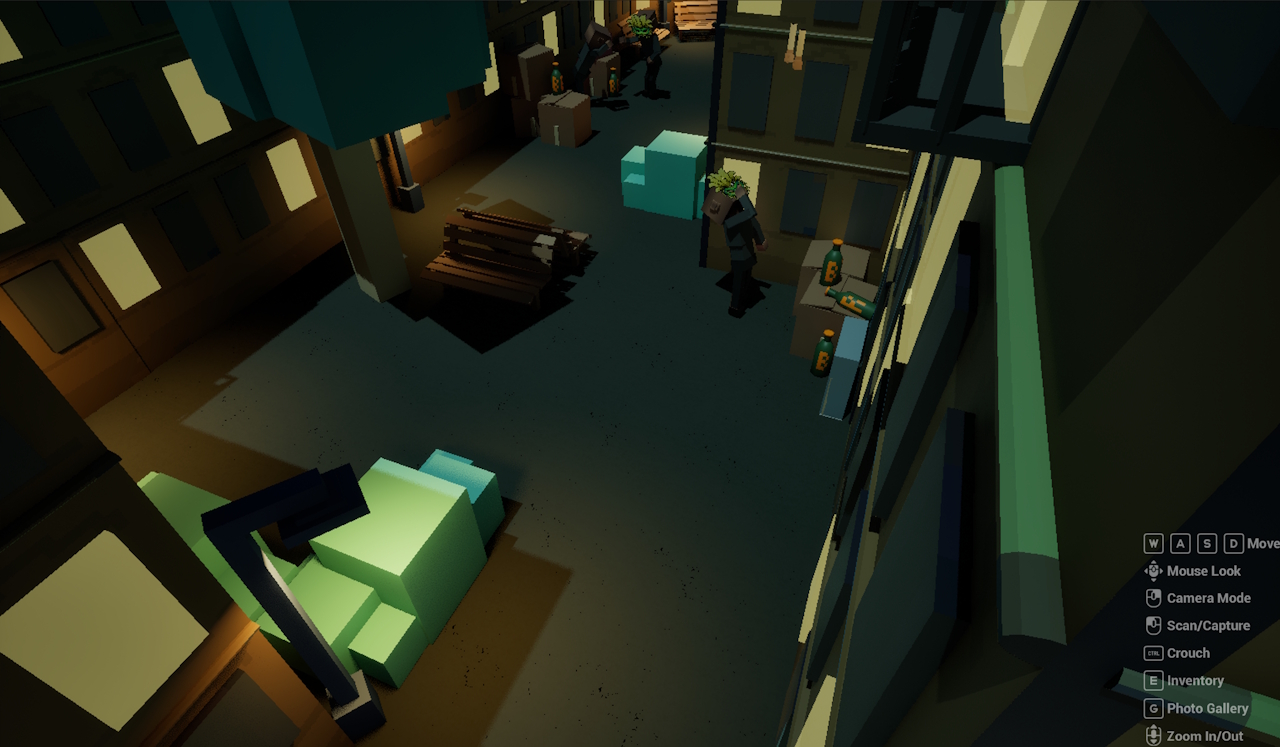
Task: Click the Camera Mode mouse icon
Action: [x=1152, y=598]
